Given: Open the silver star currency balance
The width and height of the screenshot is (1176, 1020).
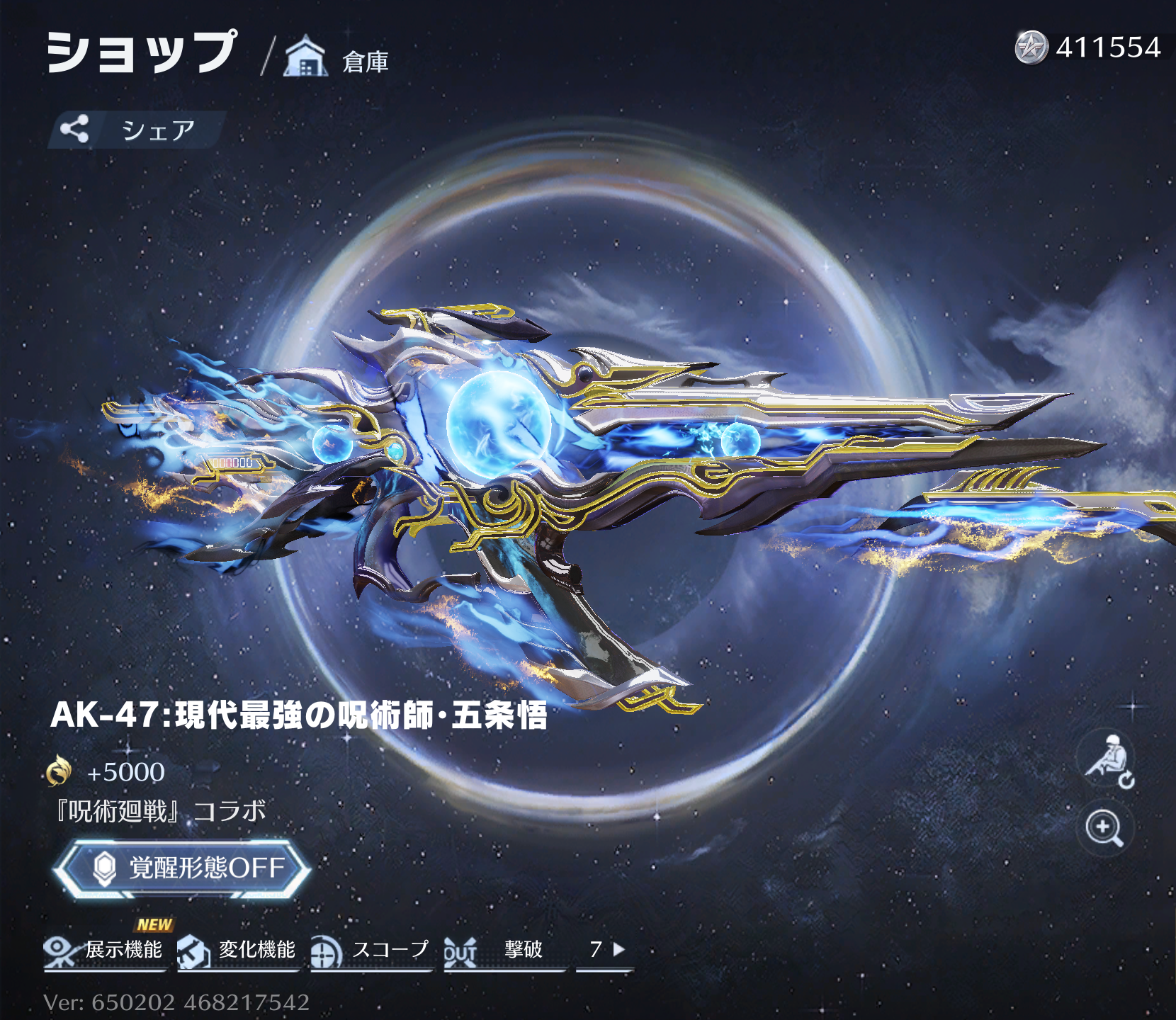Looking at the screenshot, I should [1088, 47].
